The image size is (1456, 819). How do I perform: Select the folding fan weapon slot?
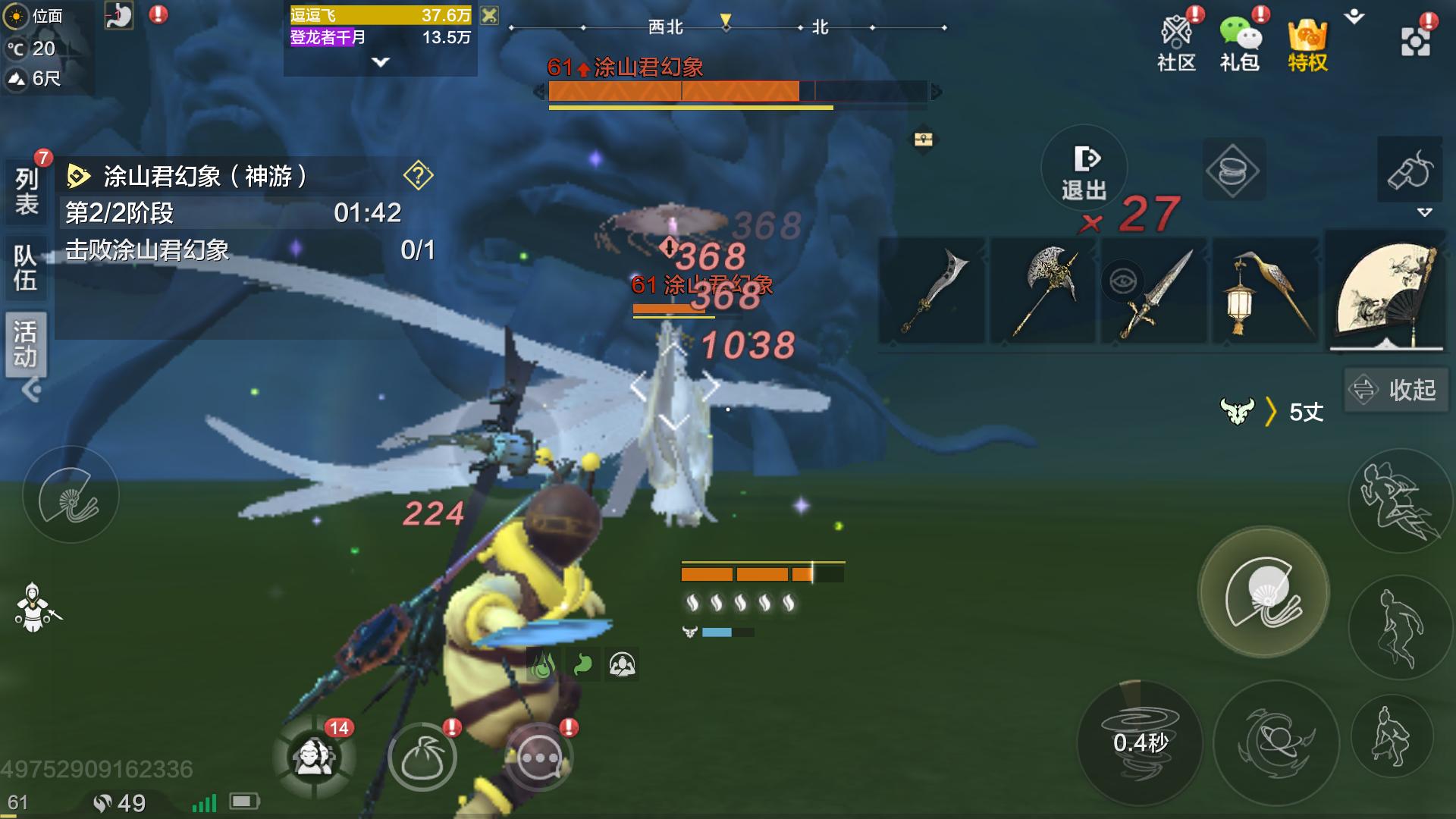point(1386,293)
